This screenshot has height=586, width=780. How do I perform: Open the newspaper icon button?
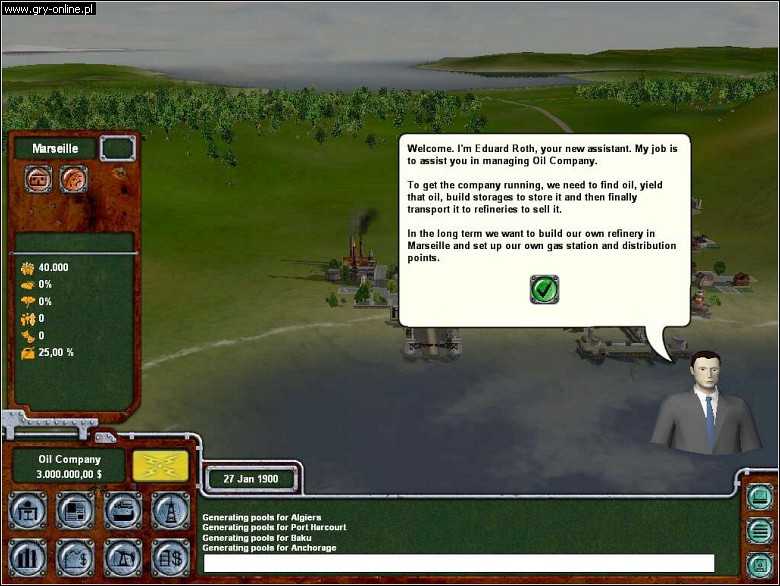tap(75, 511)
